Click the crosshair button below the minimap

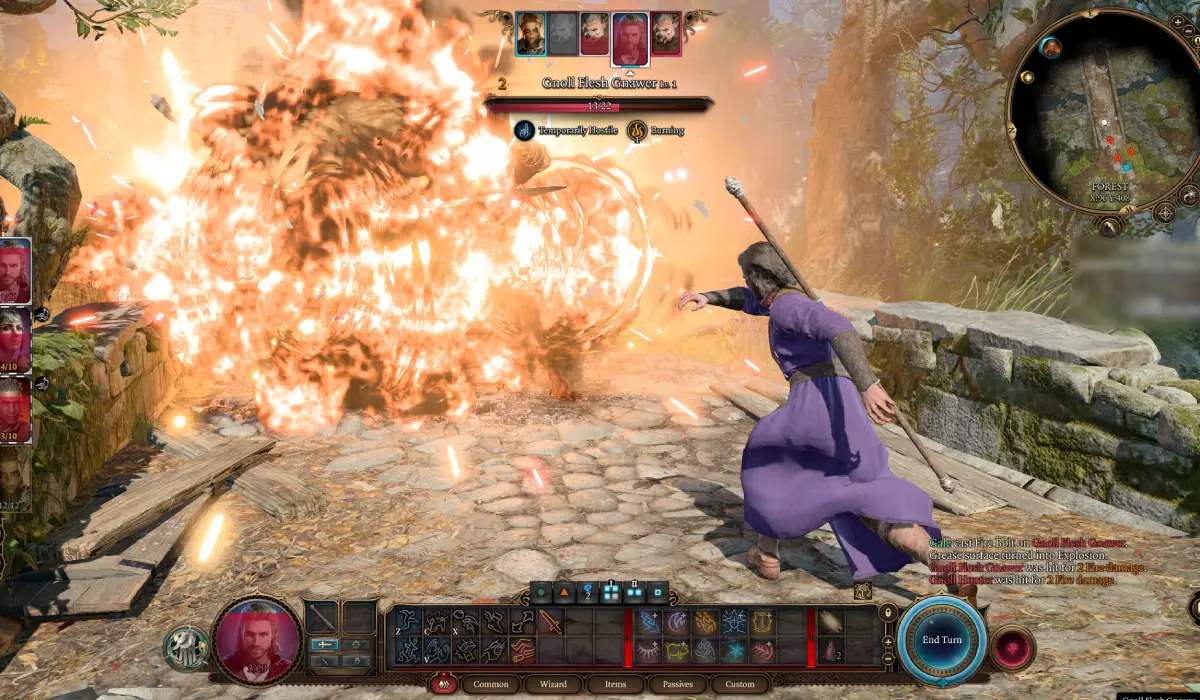pyautogui.click(x=1164, y=213)
